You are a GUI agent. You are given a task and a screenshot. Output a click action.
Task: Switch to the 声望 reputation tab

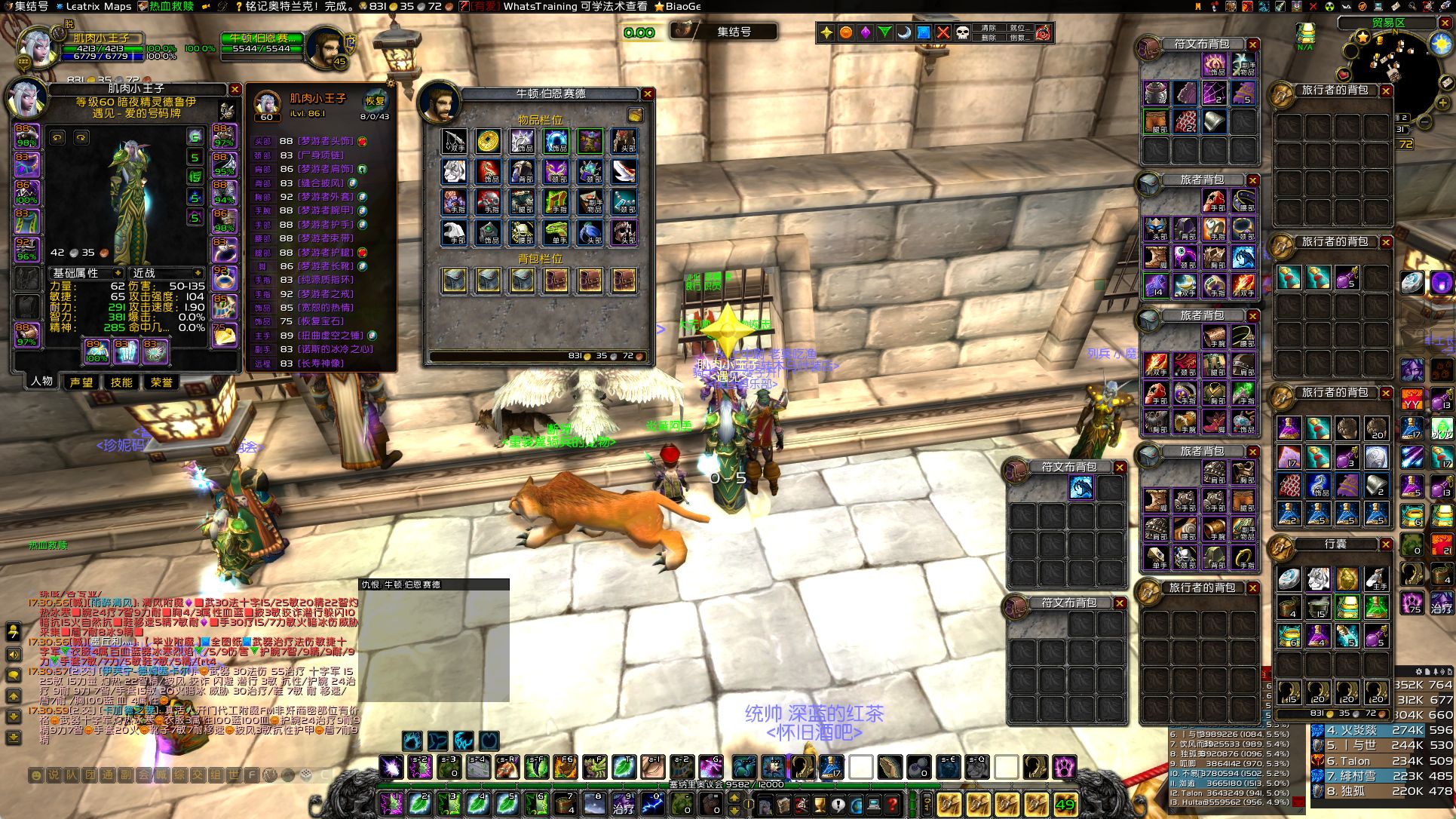pyautogui.click(x=81, y=382)
